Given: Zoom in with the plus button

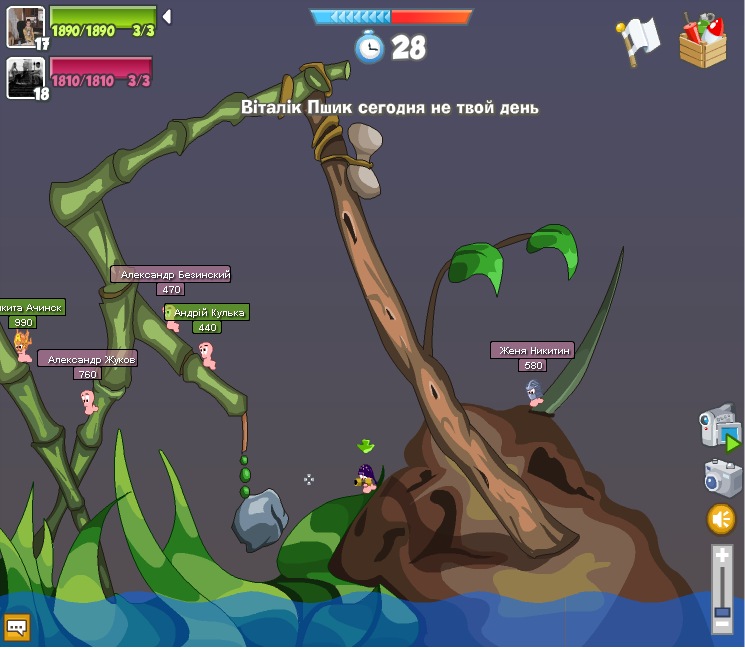Looking at the screenshot, I should tap(721, 555).
